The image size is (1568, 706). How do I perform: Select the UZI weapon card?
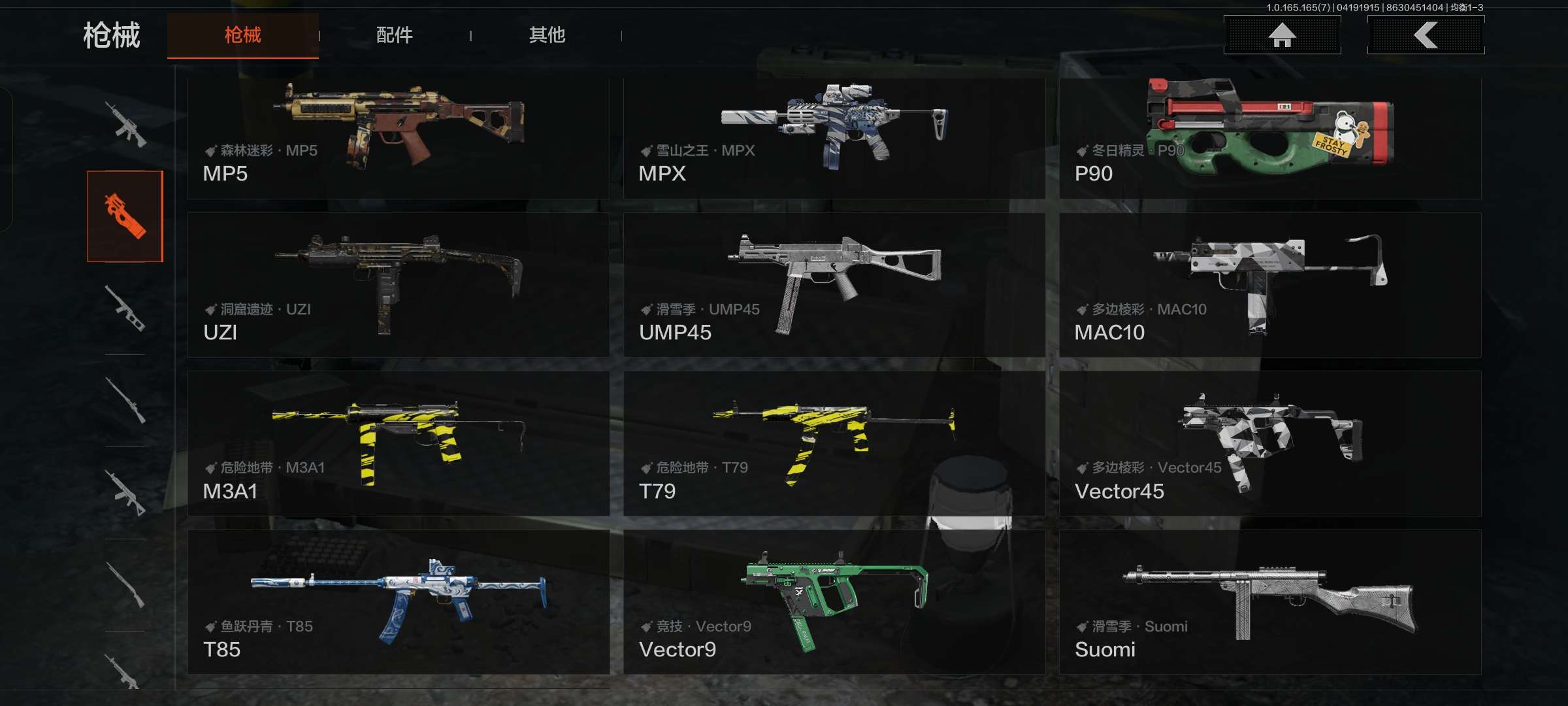coord(399,285)
